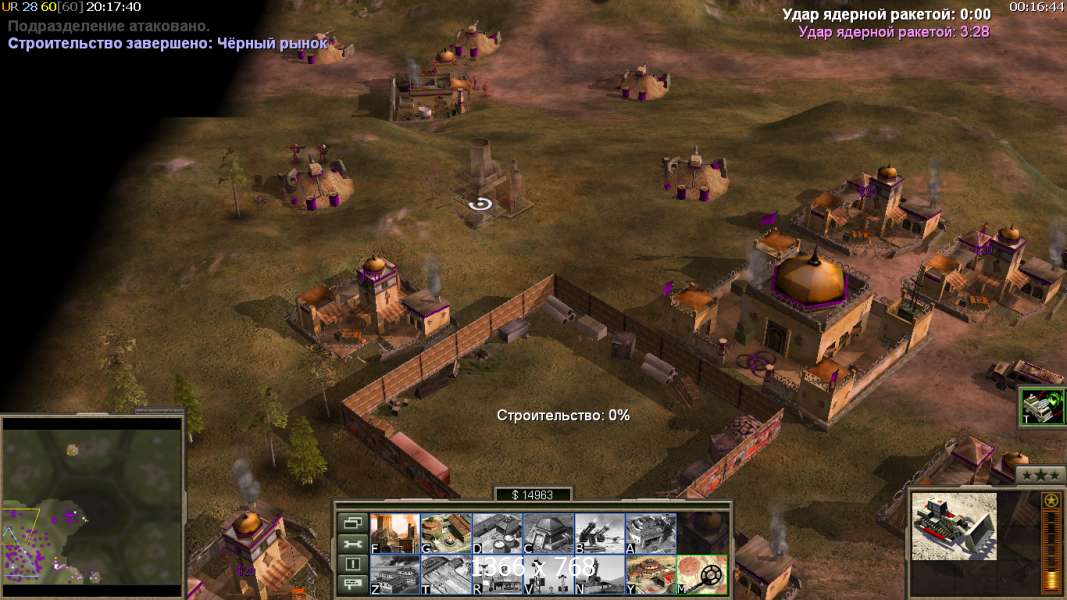The height and width of the screenshot is (600, 1067).
Task: Build the missile launcher defense labeled B
Action: [x=599, y=533]
